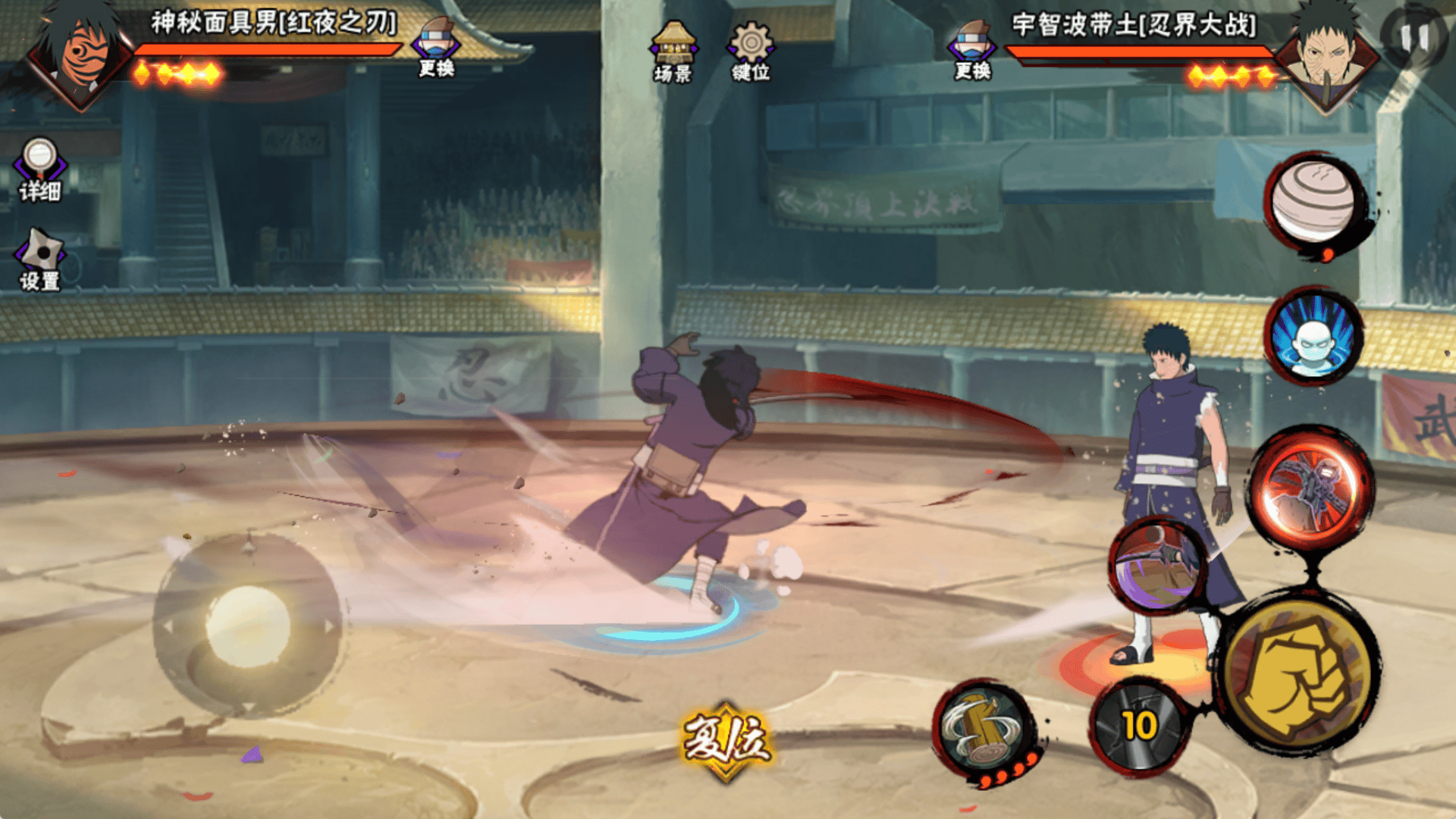1456x819 pixels.
Task: Open the 场景 scene selector
Action: pos(673,51)
